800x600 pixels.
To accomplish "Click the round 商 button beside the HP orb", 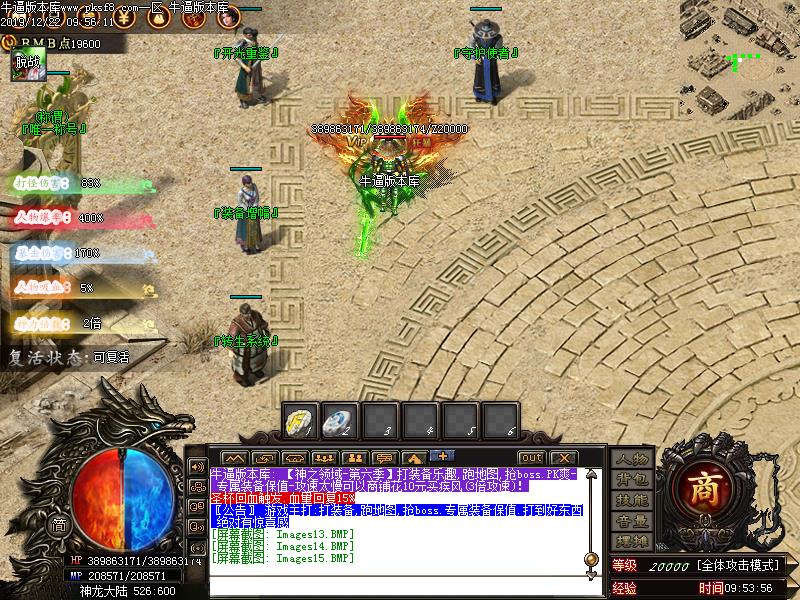I will [60, 525].
